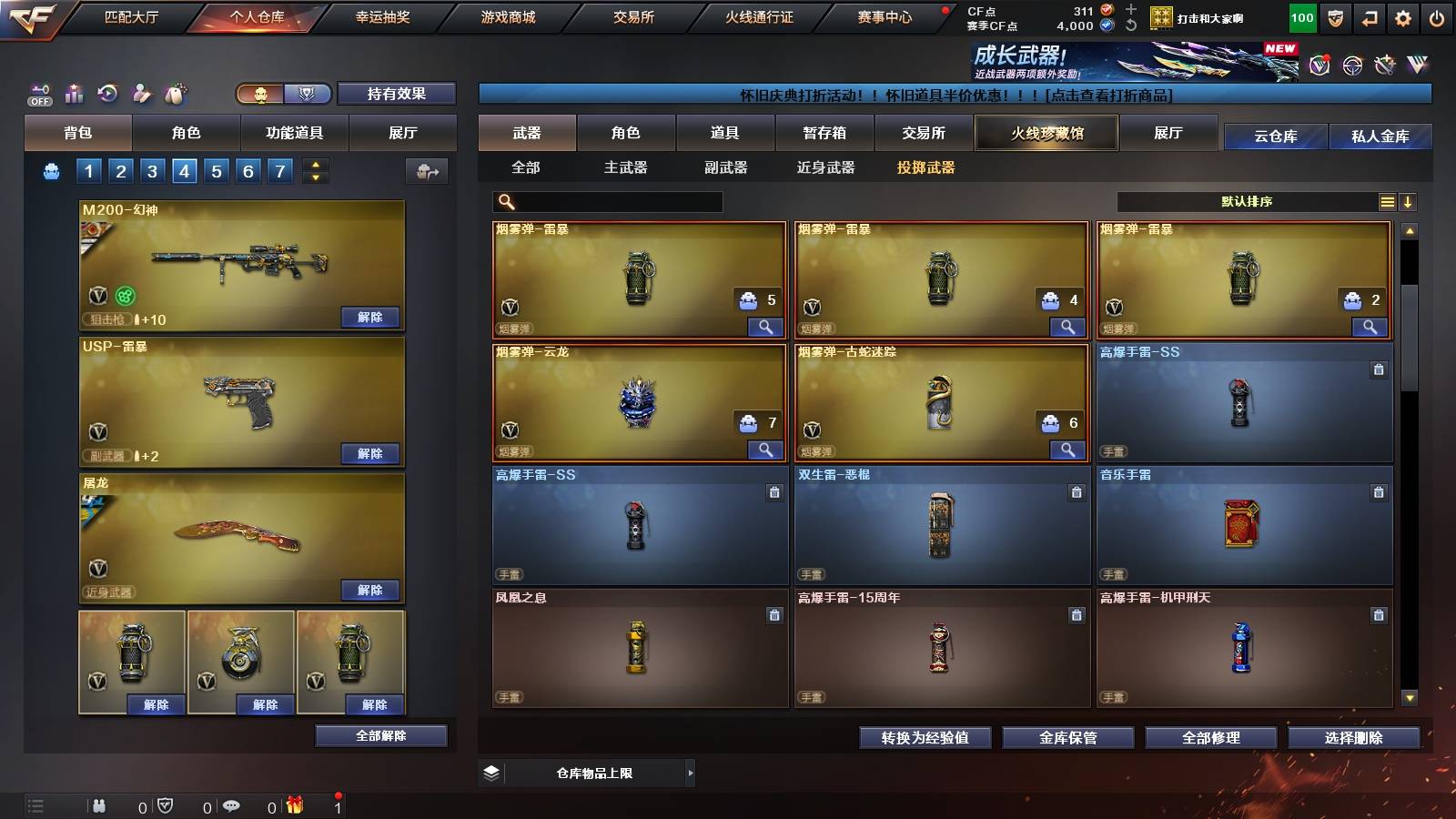This screenshot has height=819, width=1456.
Task: Click the 全部解除 button
Action: click(380, 735)
